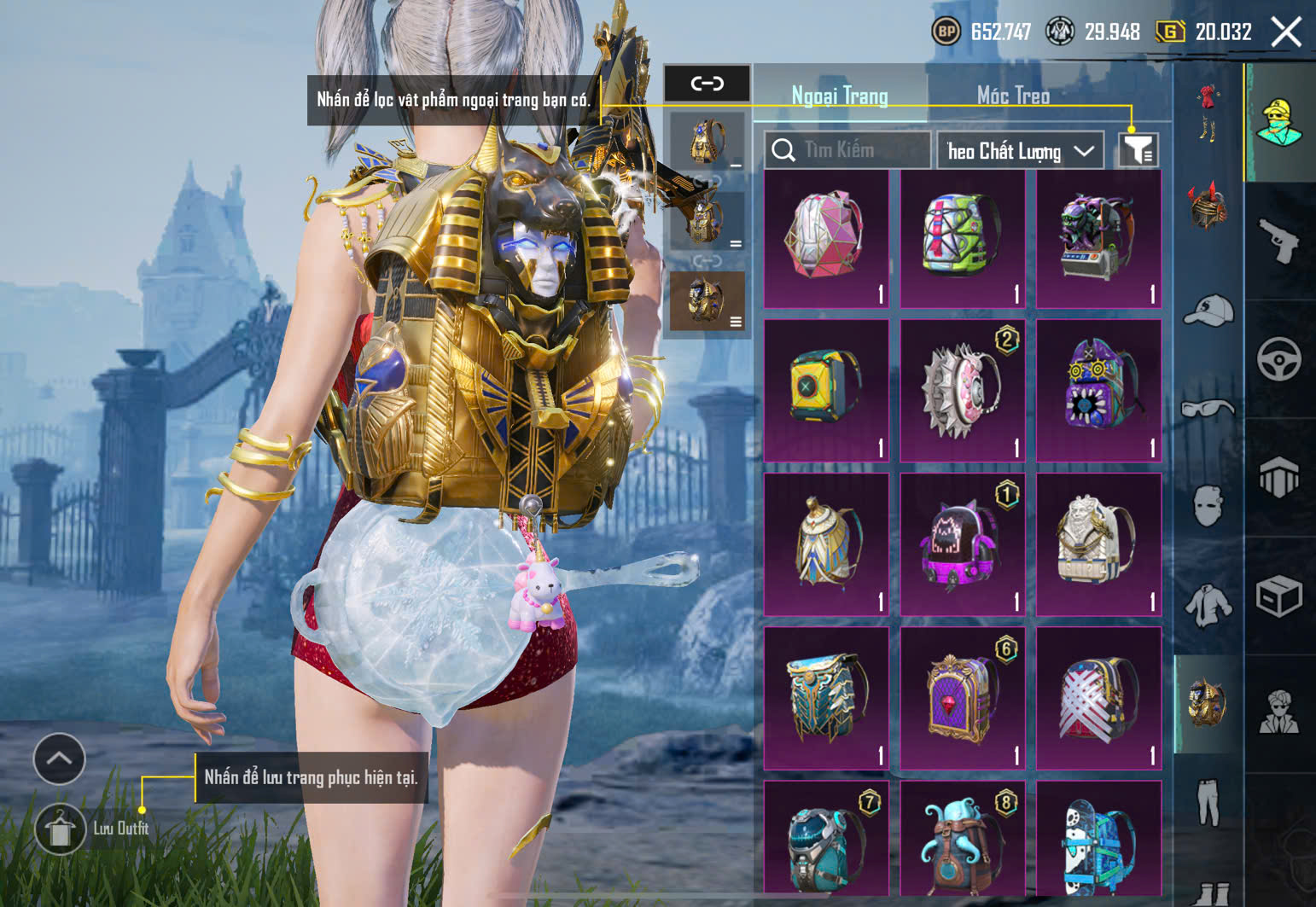Viewport: 1316px width, 907px height.
Task: Close the inventory screen
Action: (1286, 32)
